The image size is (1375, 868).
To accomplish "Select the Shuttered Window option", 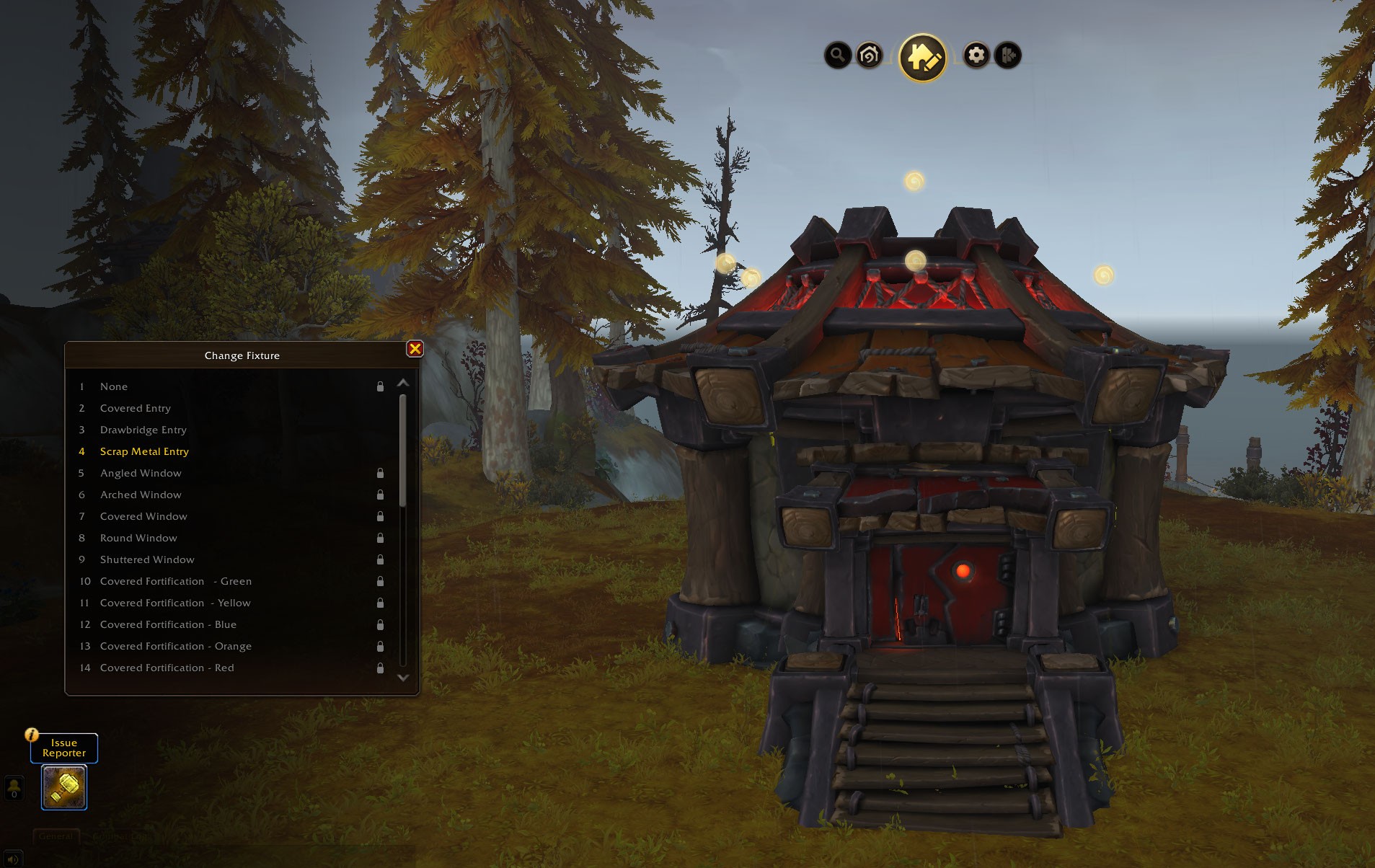I will (147, 559).
